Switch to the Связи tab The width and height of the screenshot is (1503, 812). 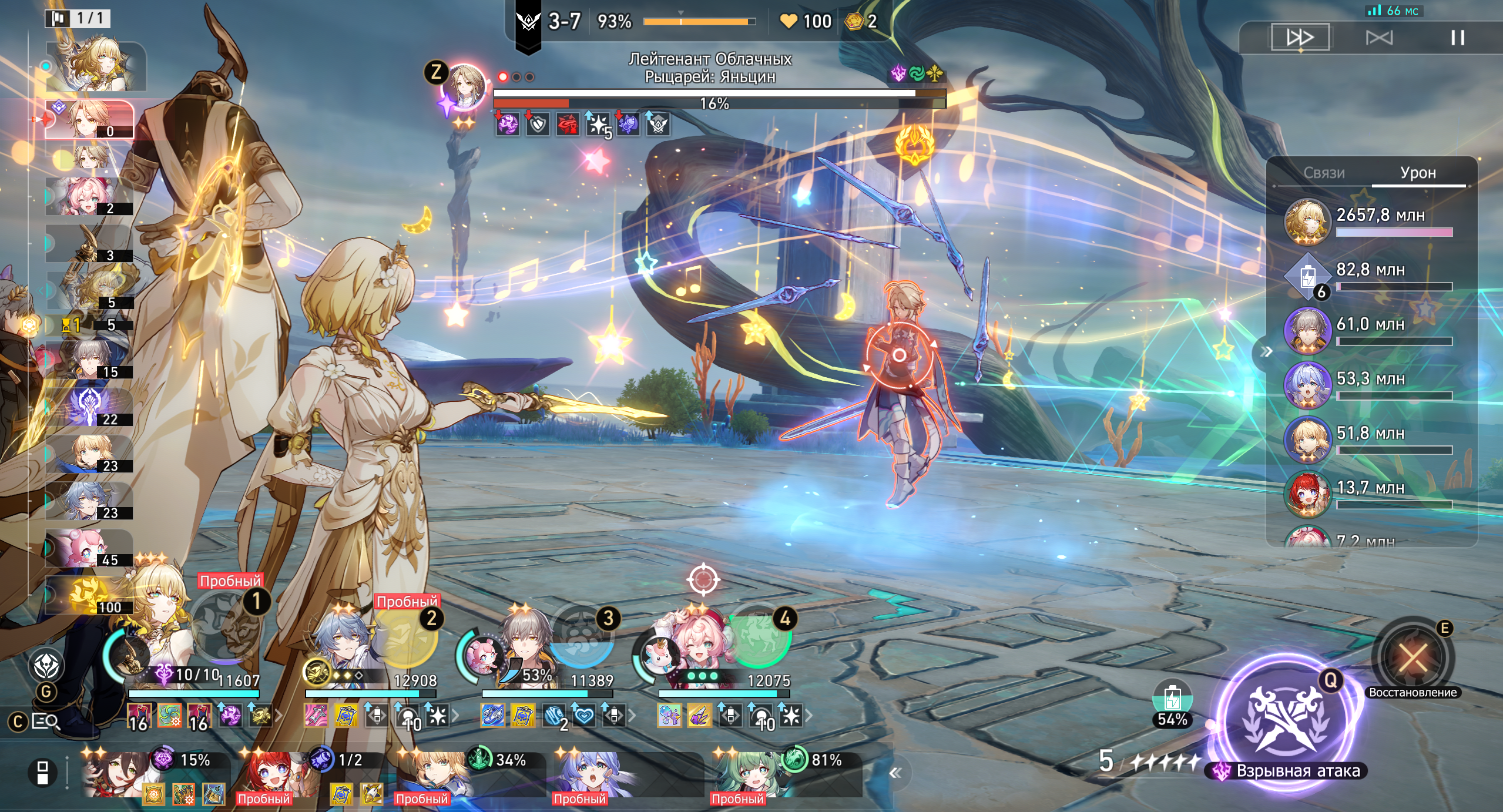pyautogui.click(x=1324, y=173)
